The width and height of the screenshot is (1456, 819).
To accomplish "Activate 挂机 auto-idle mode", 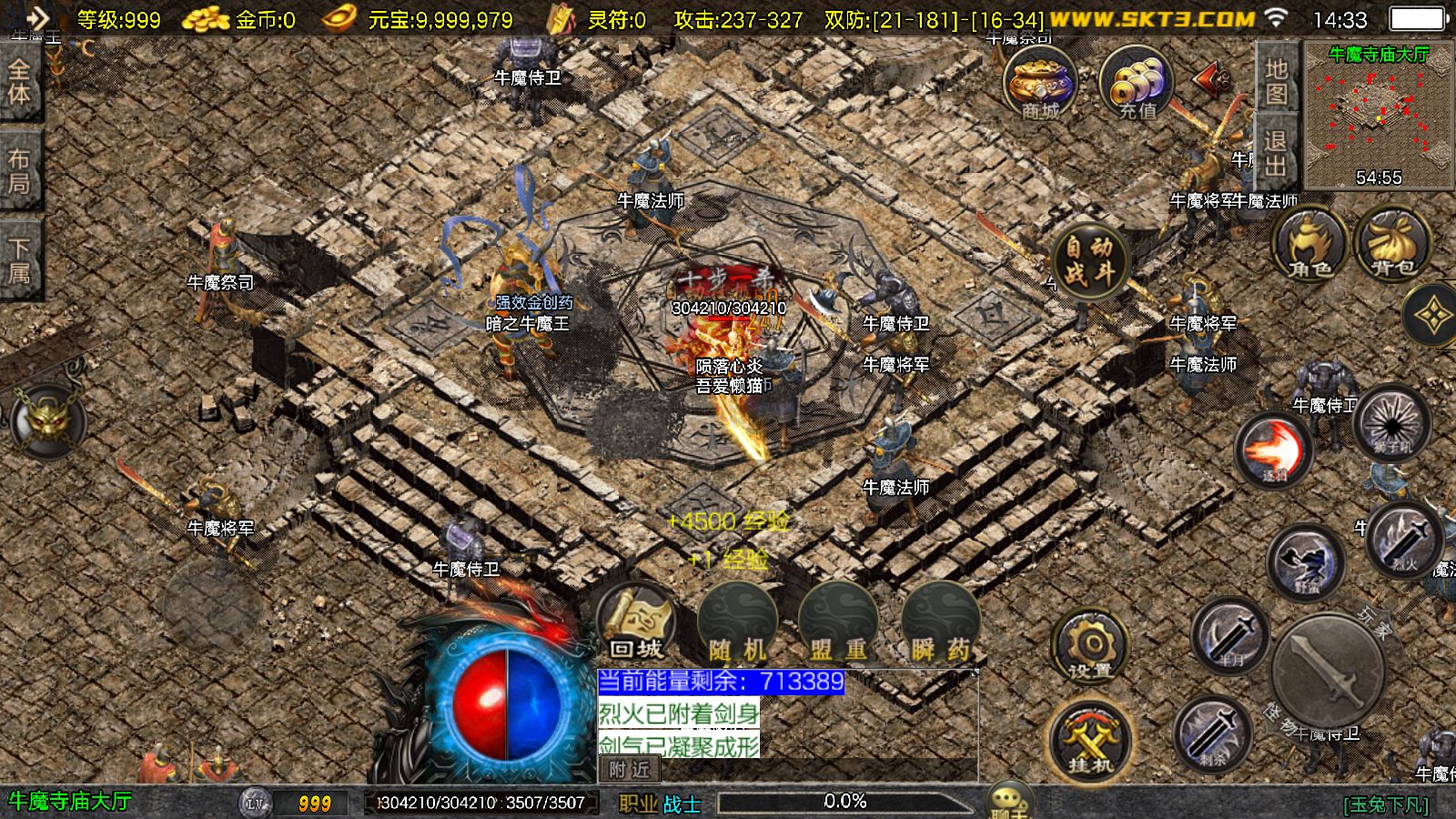I will [1090, 739].
